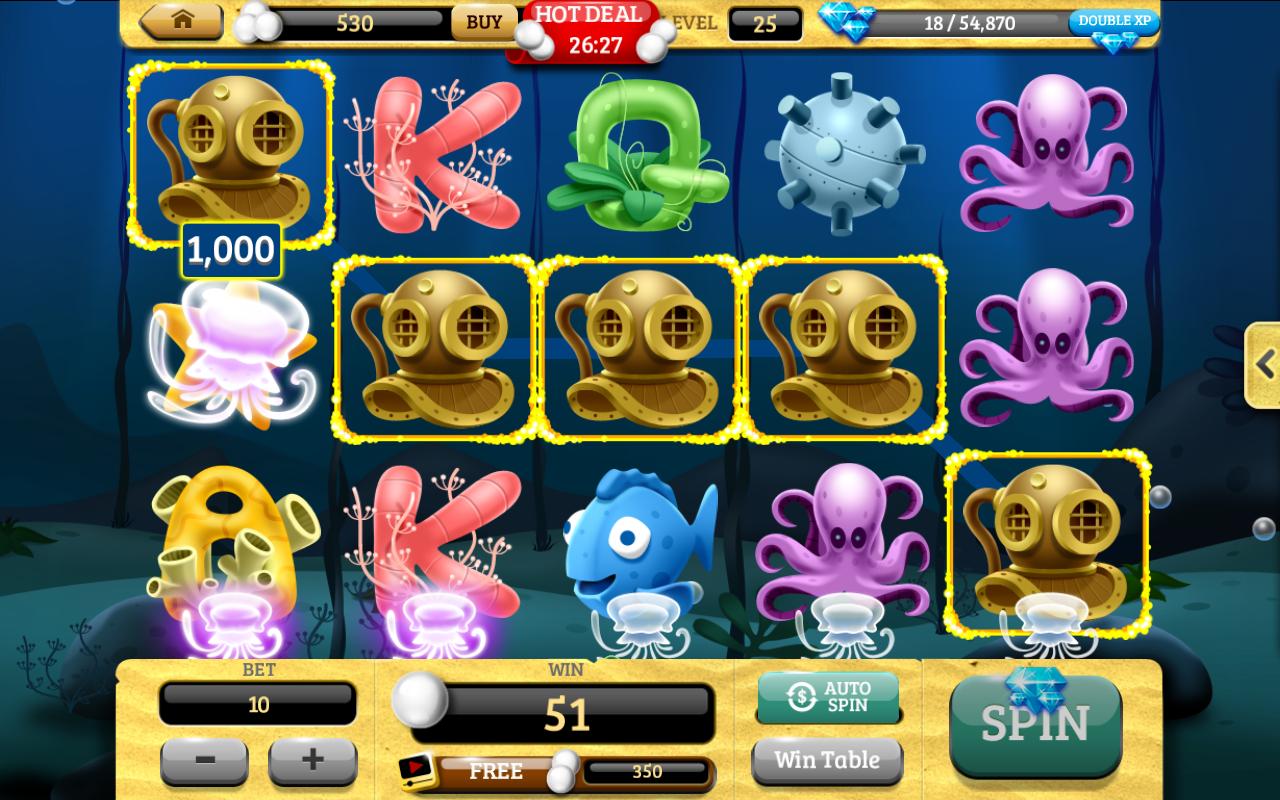This screenshot has width=1280, height=800.
Task: Click the BET amount field showing 10
Action: pos(258,704)
